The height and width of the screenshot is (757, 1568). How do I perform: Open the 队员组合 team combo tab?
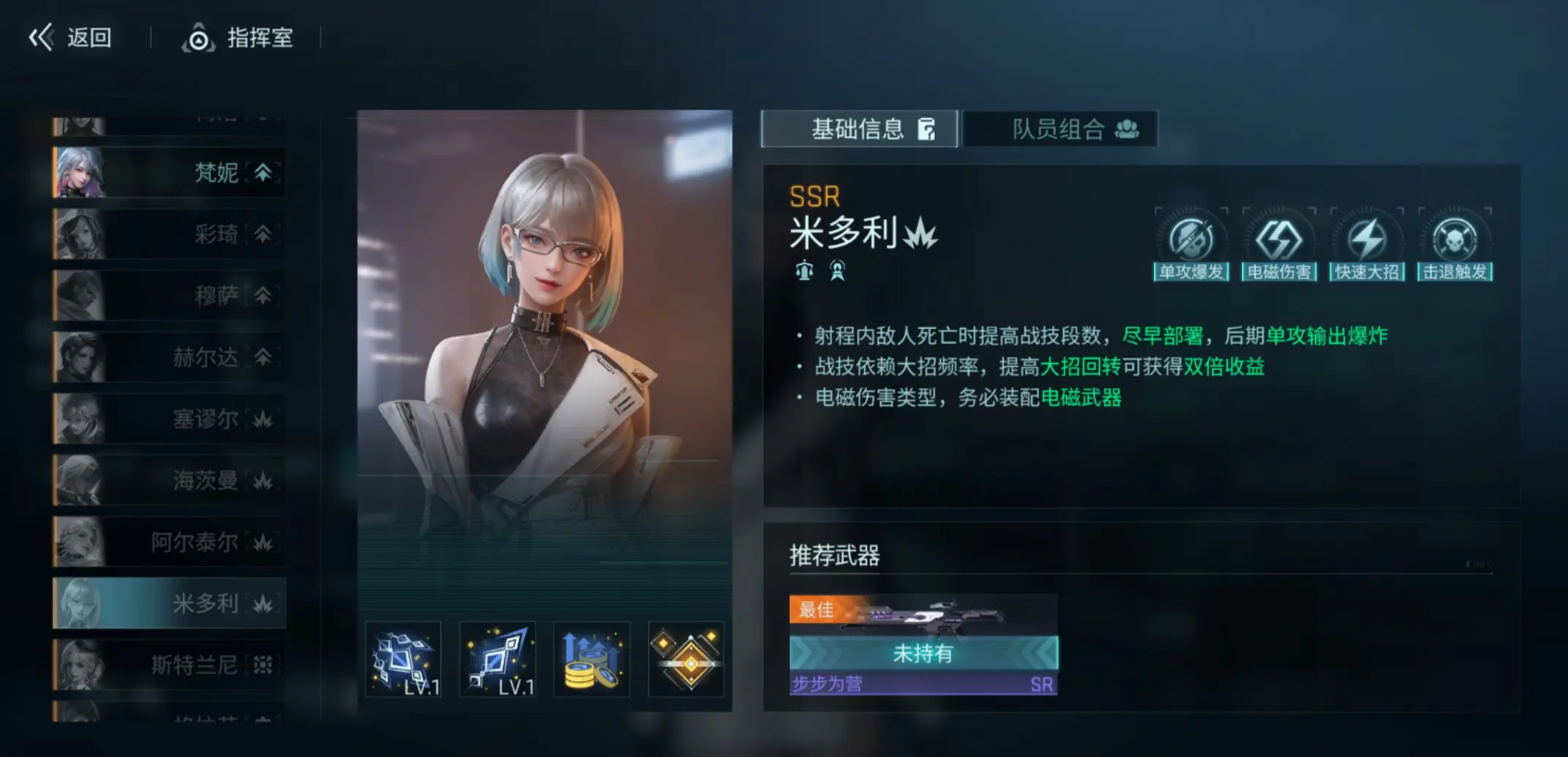1060,129
